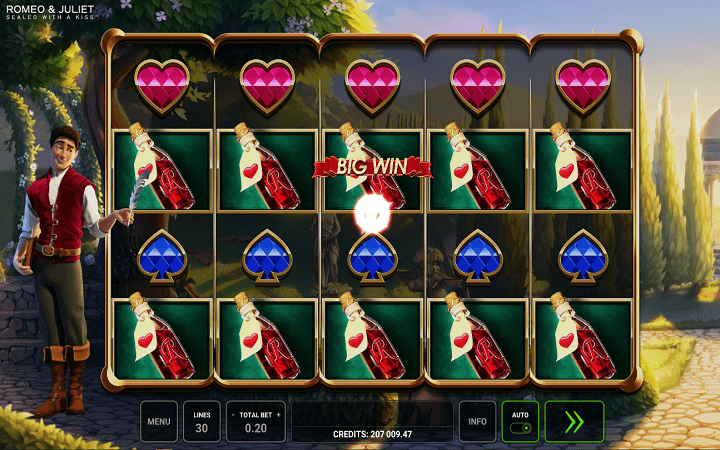Increase total bet with the plus button
Screen dimensions: 720x450
point(279,414)
